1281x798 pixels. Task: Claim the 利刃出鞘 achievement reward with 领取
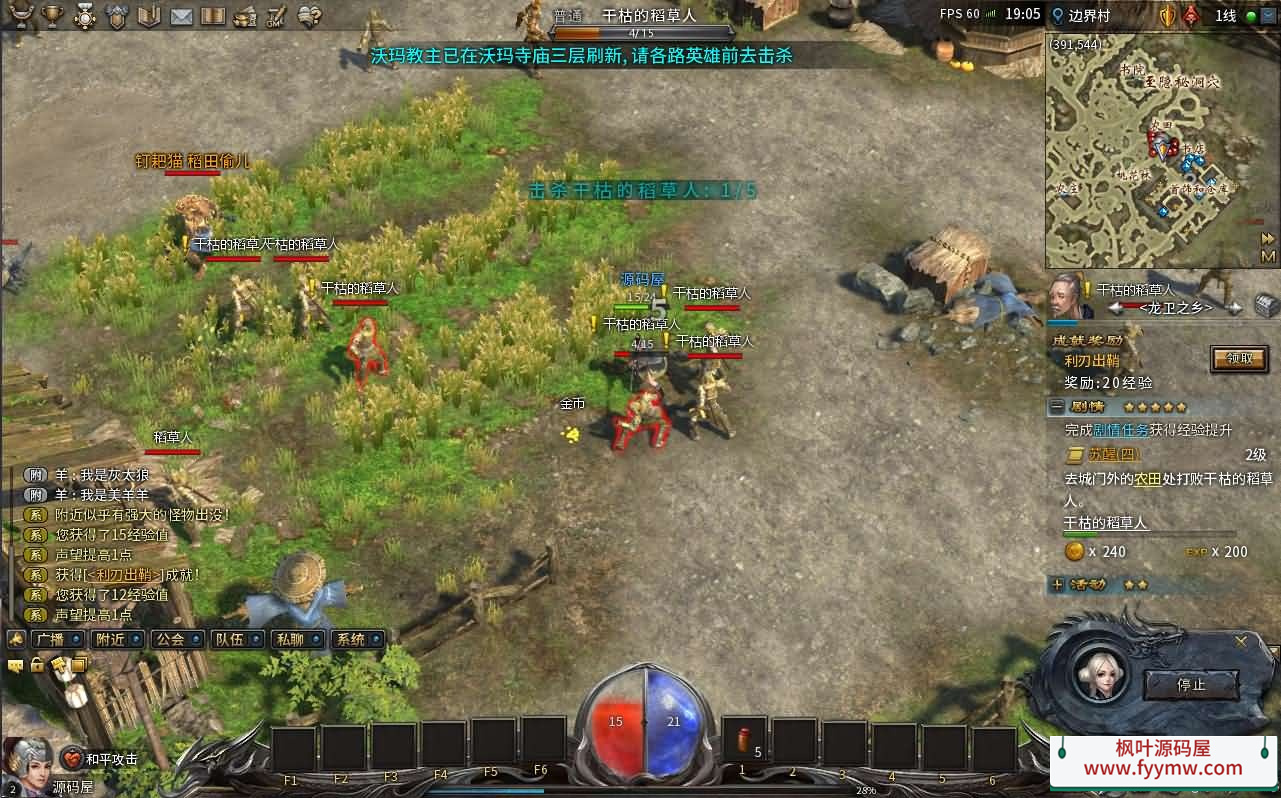pyautogui.click(x=1239, y=359)
